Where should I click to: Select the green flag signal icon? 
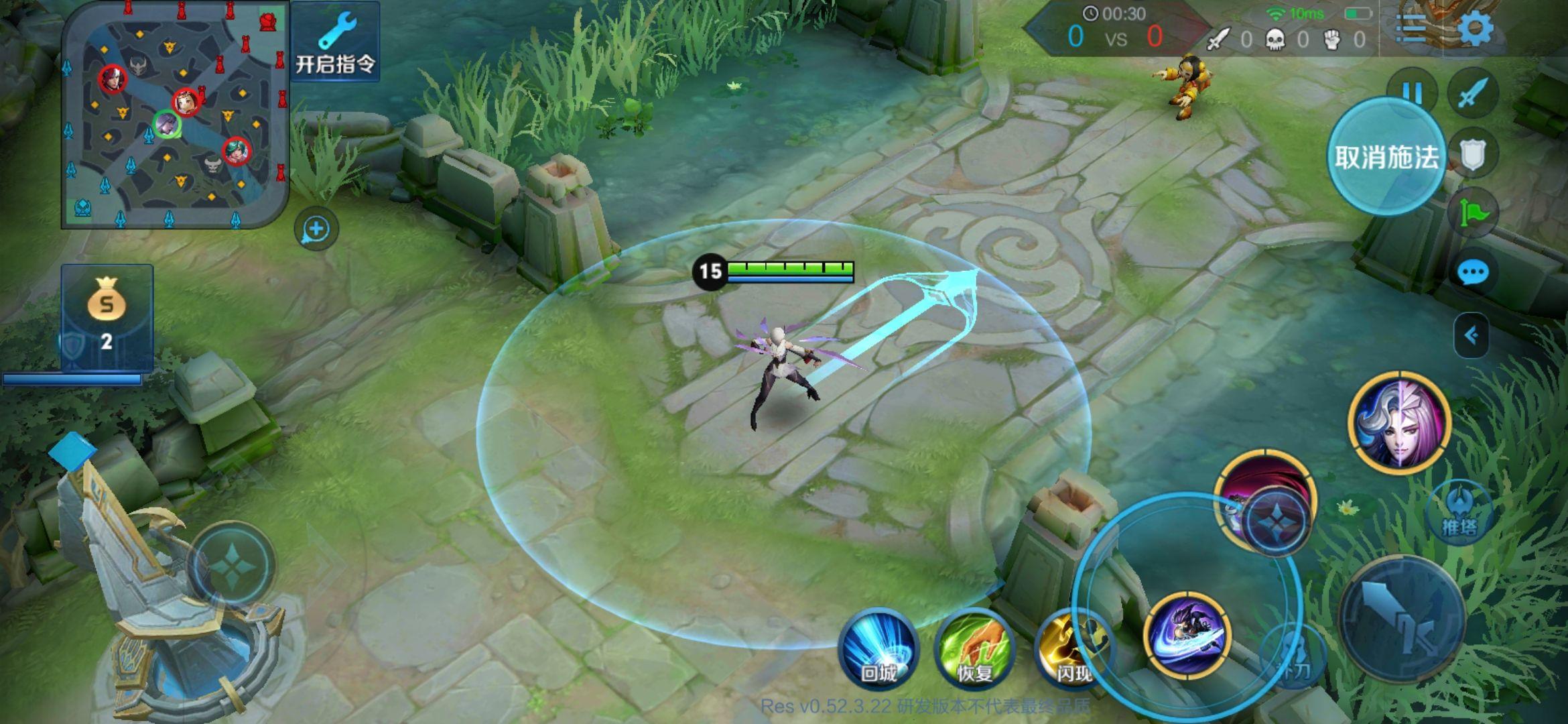click(1474, 213)
